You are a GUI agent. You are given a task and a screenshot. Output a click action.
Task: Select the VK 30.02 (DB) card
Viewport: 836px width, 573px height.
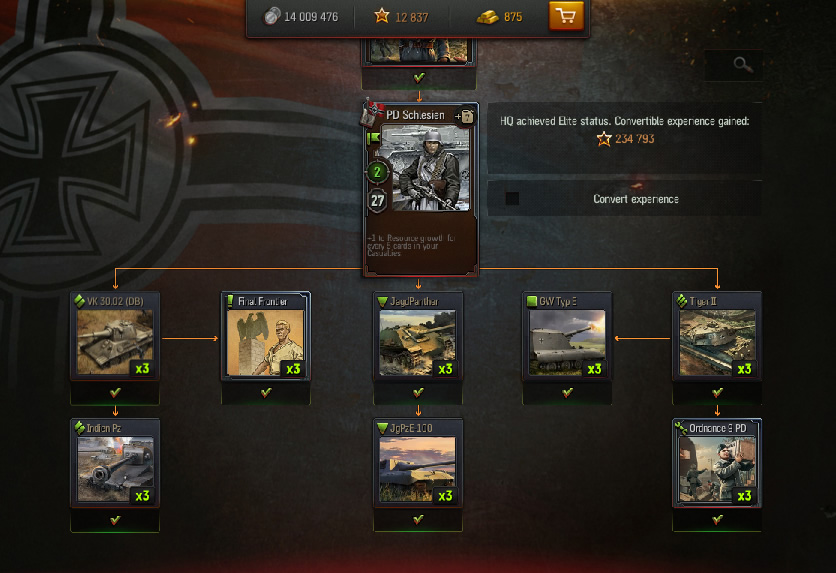coord(114,337)
